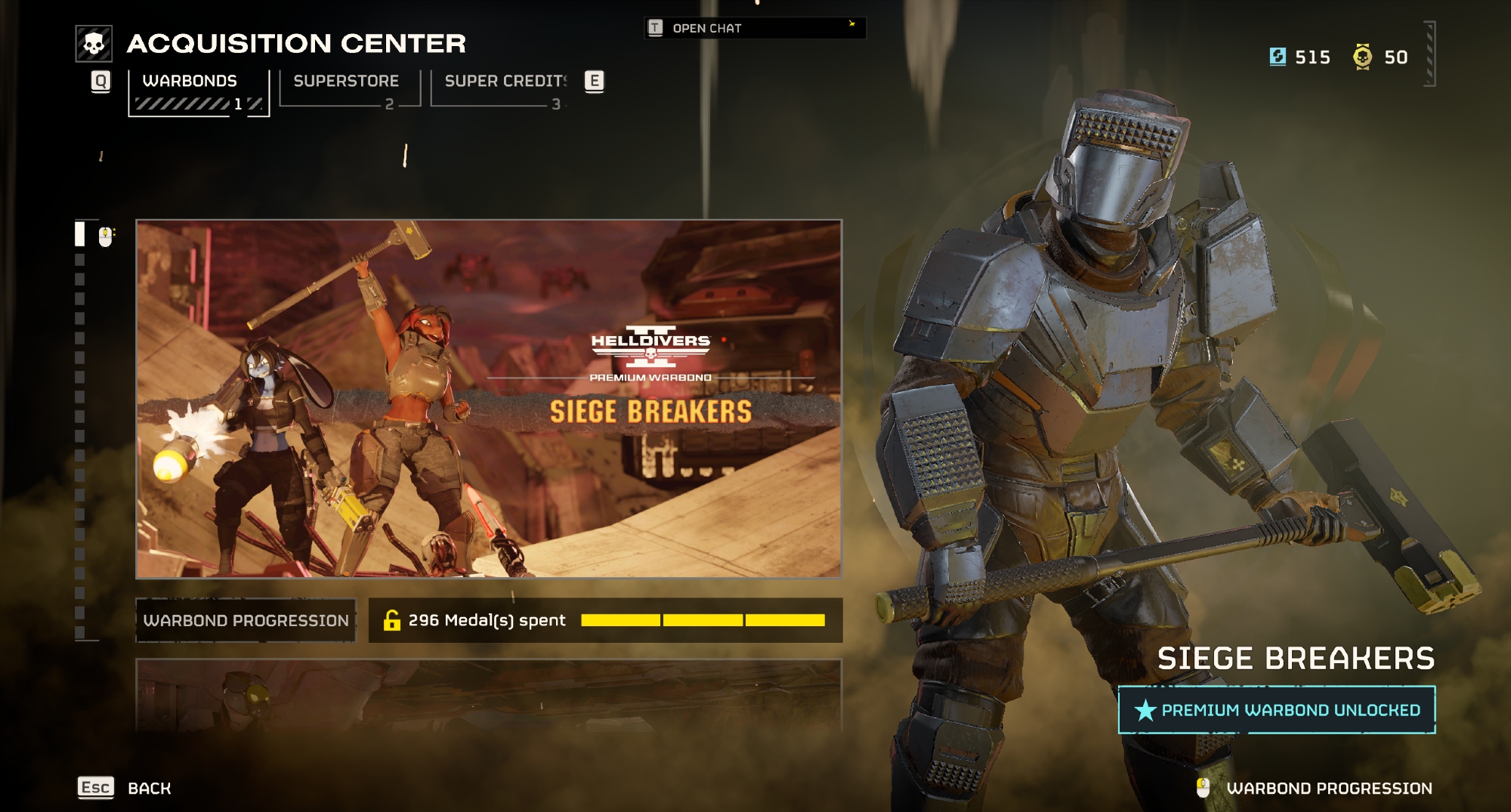The width and height of the screenshot is (1511, 812).
Task: Open Warbond Progression under the banner
Action: coord(246,620)
